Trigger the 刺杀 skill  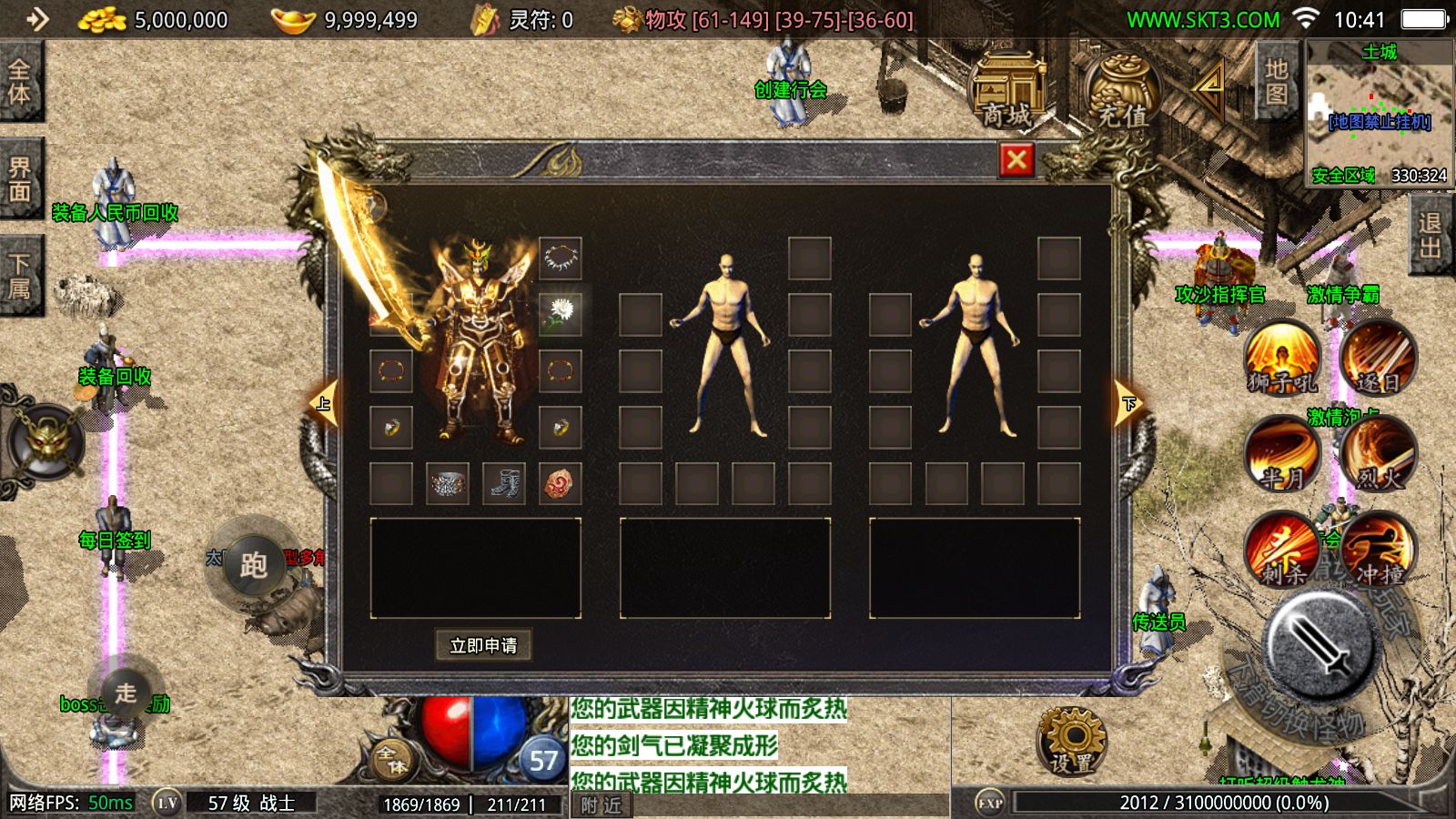point(1283,549)
